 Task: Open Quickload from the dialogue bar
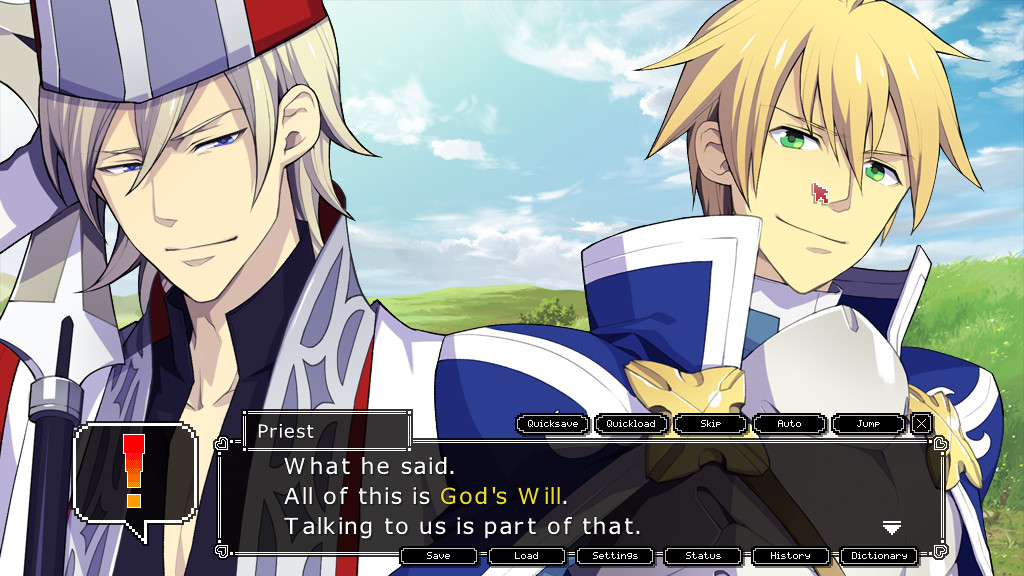point(632,424)
